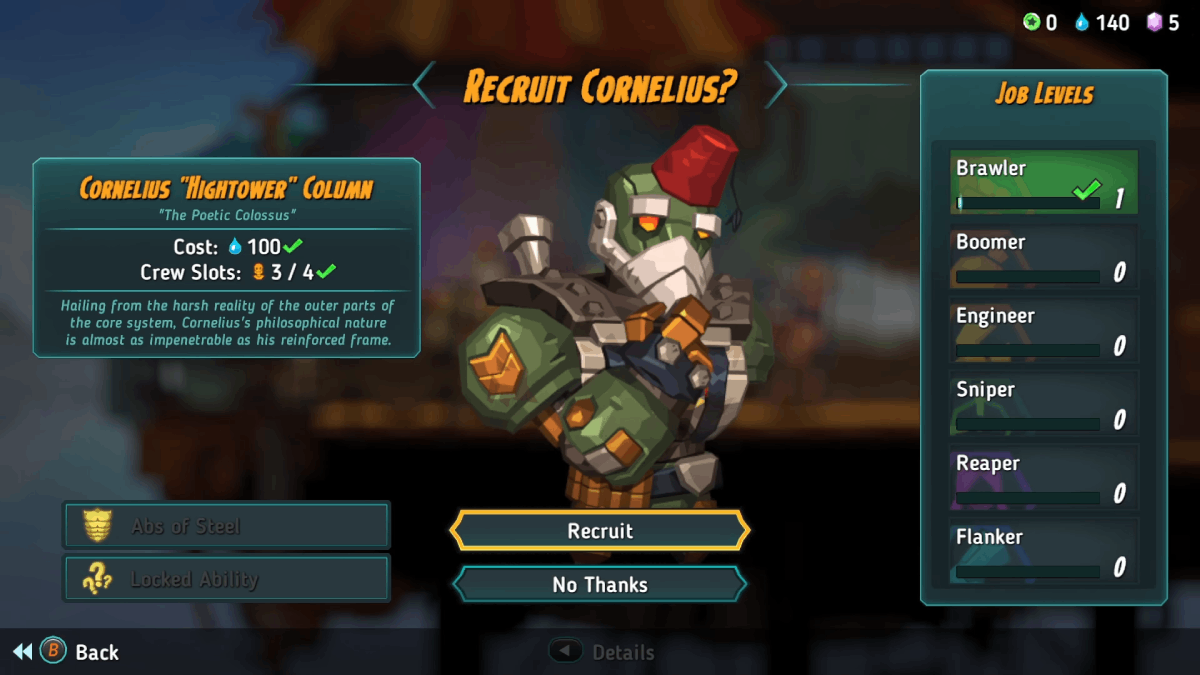The height and width of the screenshot is (675, 1200).
Task: Show the Details panel
Action: tap(603, 652)
